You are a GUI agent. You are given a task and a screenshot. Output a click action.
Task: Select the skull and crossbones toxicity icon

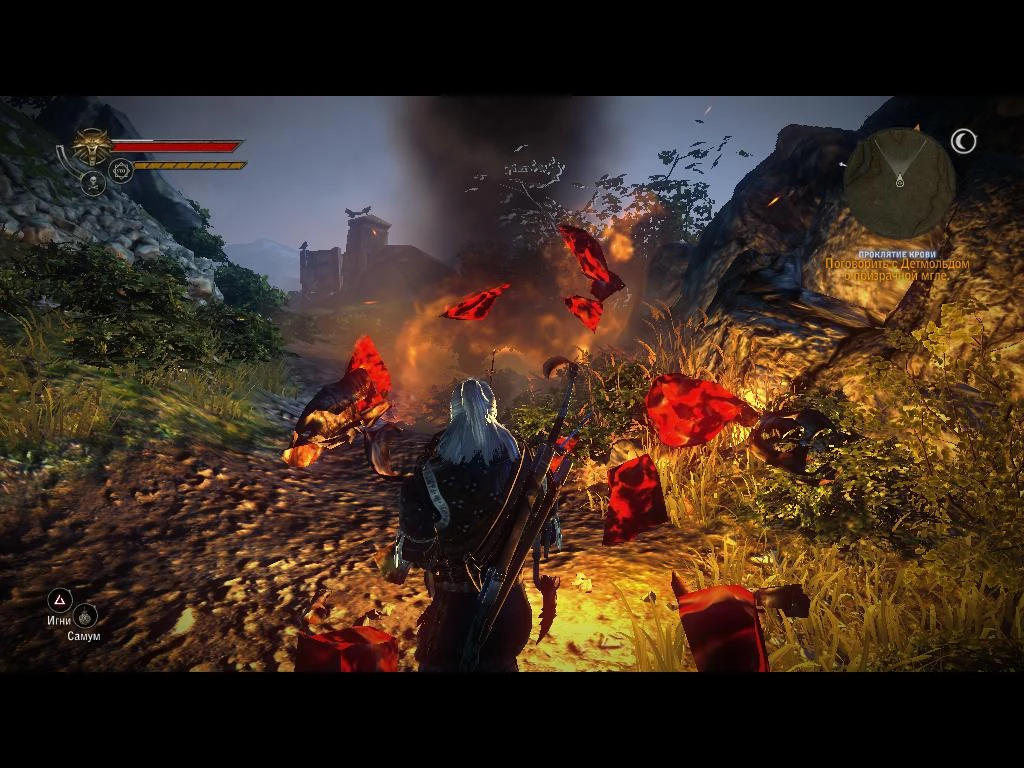point(93,182)
